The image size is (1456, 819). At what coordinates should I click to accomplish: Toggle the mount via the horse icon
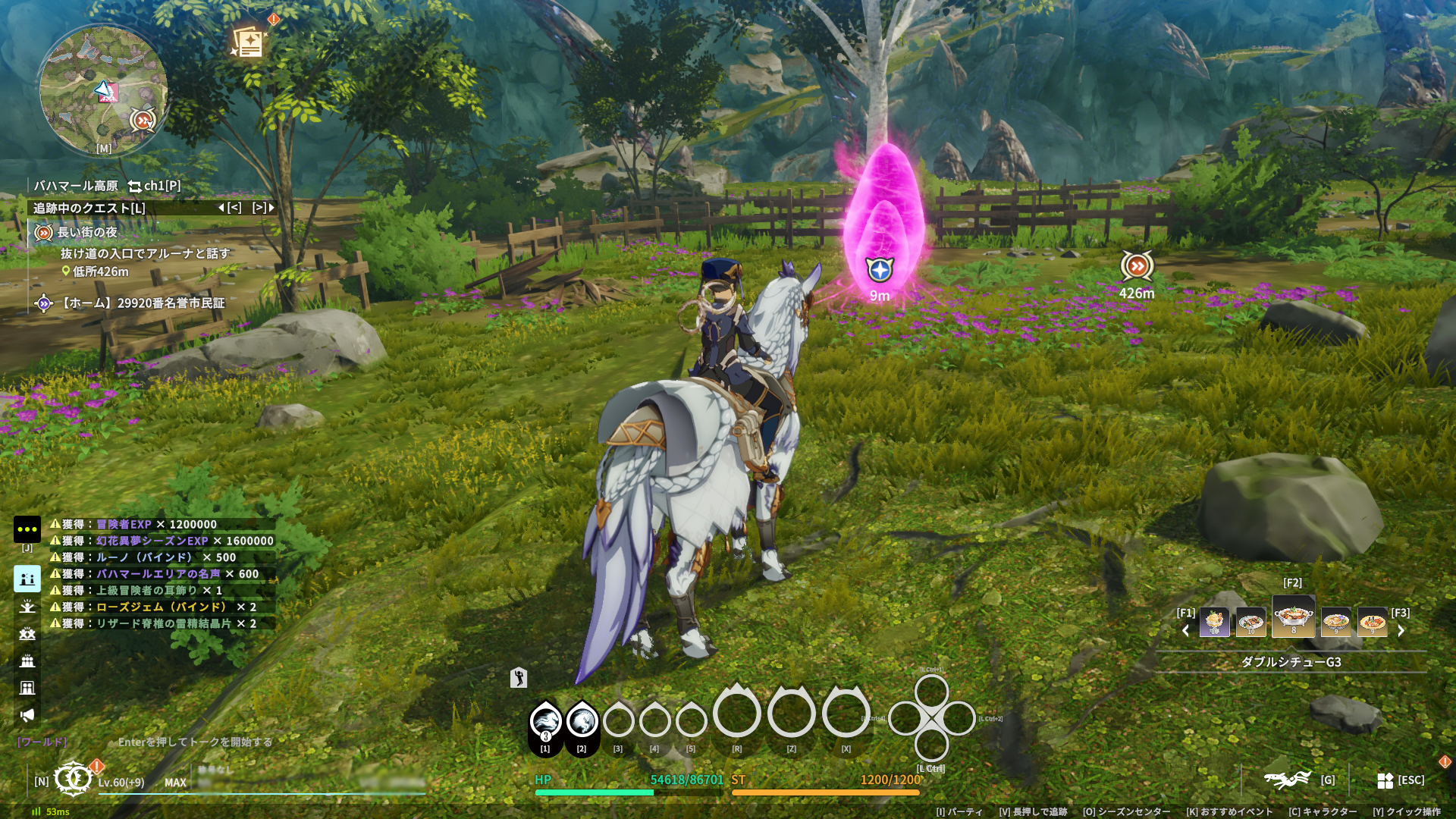coord(1287,780)
